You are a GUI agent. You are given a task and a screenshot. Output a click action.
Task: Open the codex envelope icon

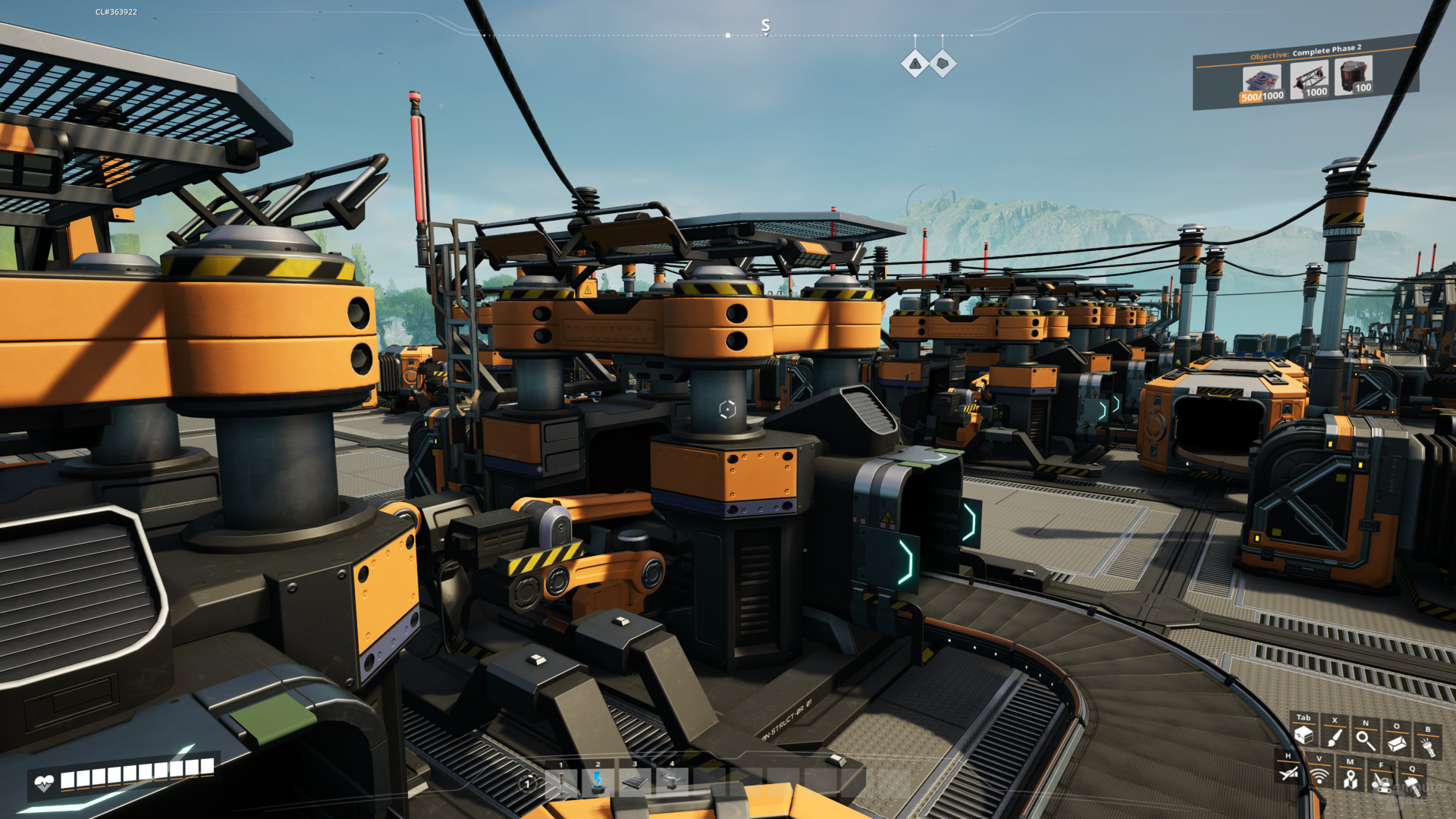pyautogui.click(x=1397, y=743)
